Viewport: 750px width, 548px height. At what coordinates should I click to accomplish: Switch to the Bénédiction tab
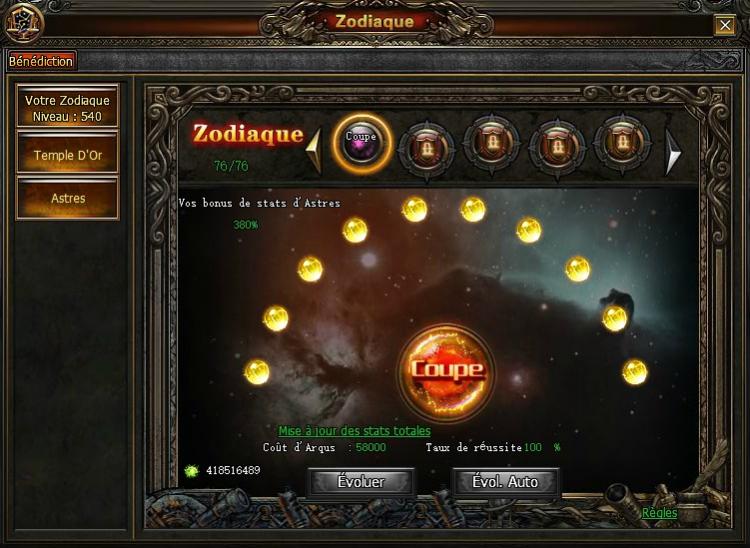click(x=41, y=61)
